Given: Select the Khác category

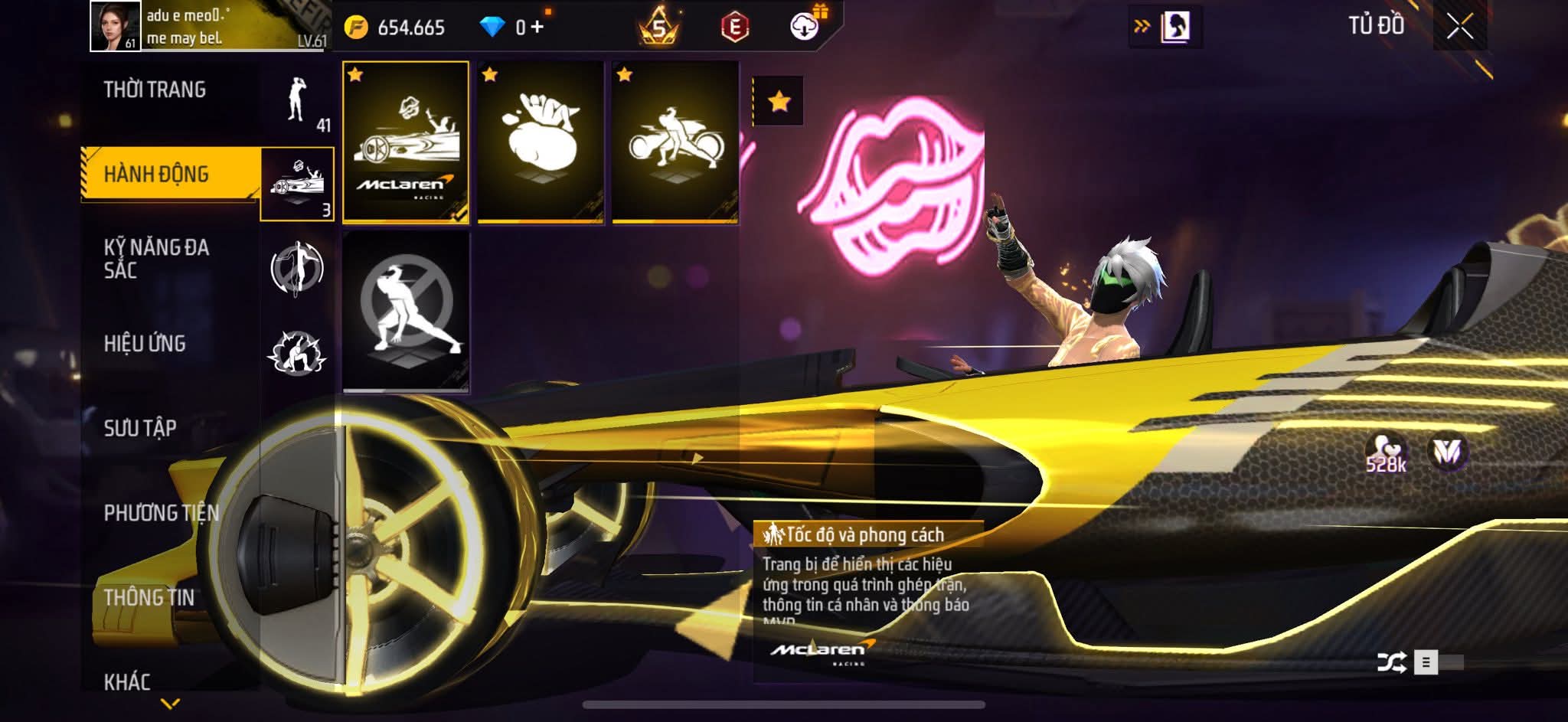Looking at the screenshot, I should point(127,681).
